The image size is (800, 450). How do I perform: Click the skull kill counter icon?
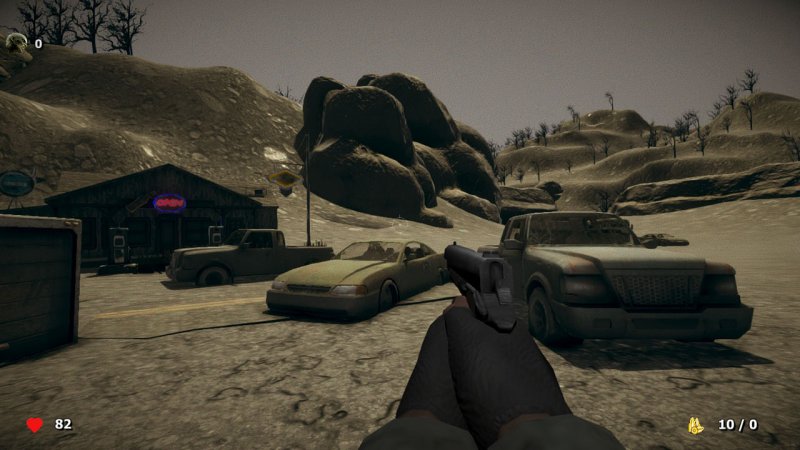[17, 43]
